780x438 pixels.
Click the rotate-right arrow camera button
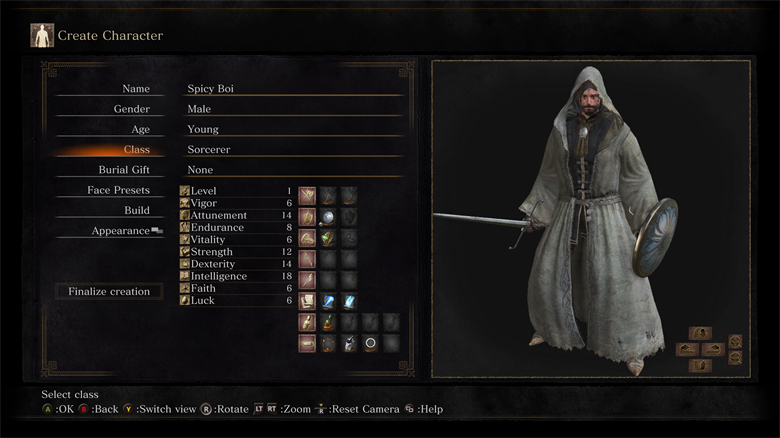click(x=713, y=349)
